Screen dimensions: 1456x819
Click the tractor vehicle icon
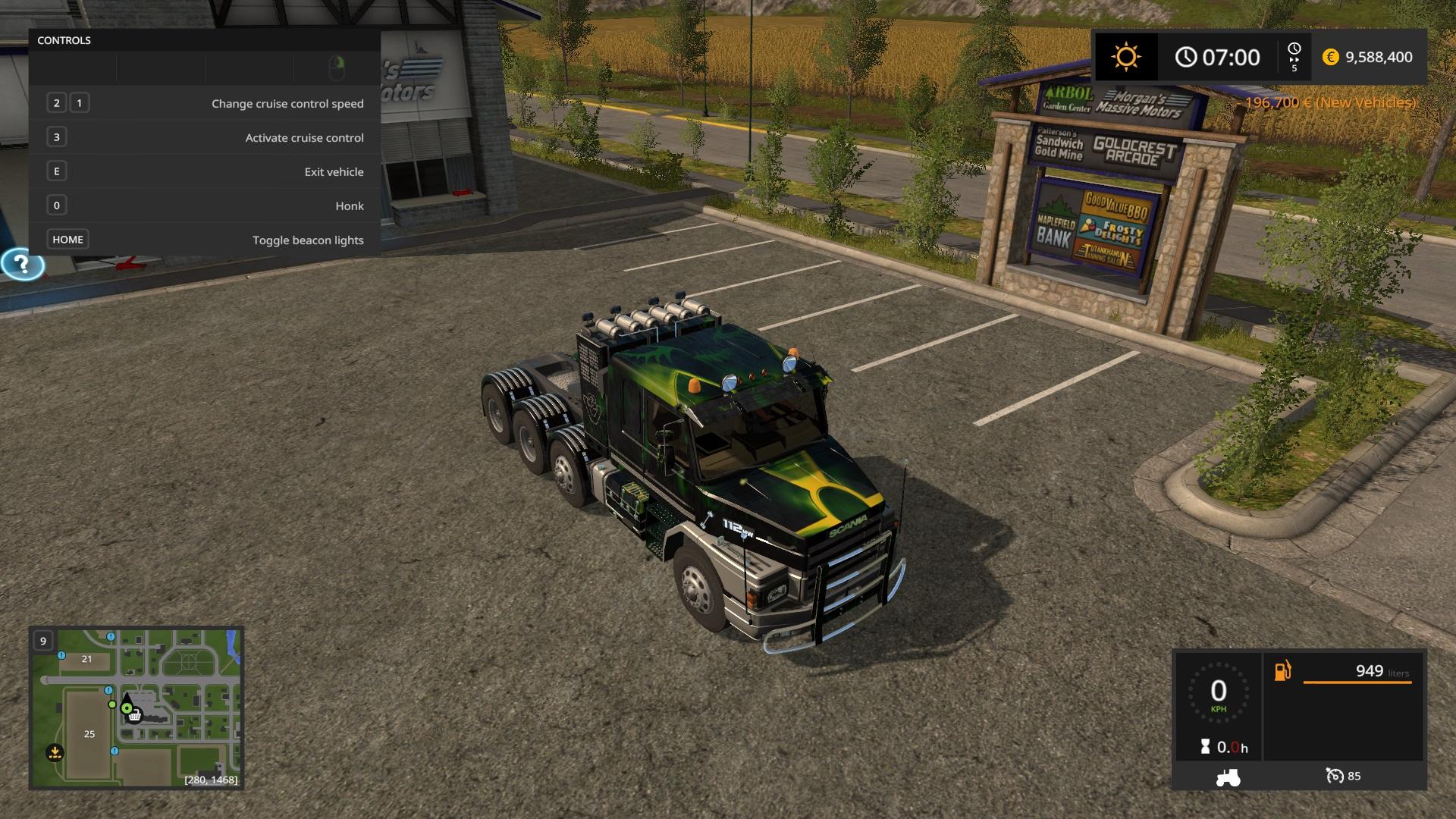coord(1228,777)
